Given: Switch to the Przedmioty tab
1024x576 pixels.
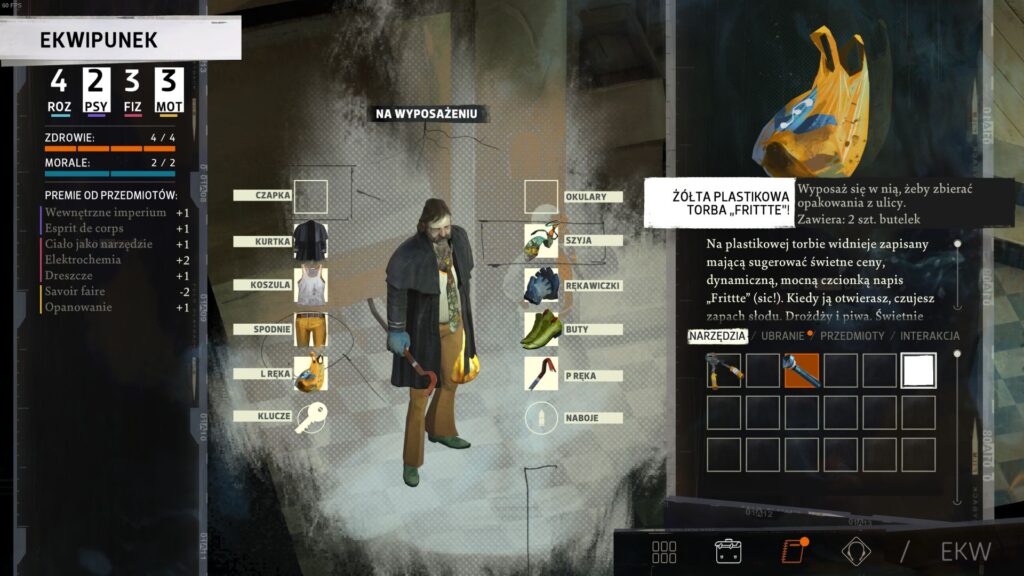Looking at the screenshot, I should (x=852, y=336).
